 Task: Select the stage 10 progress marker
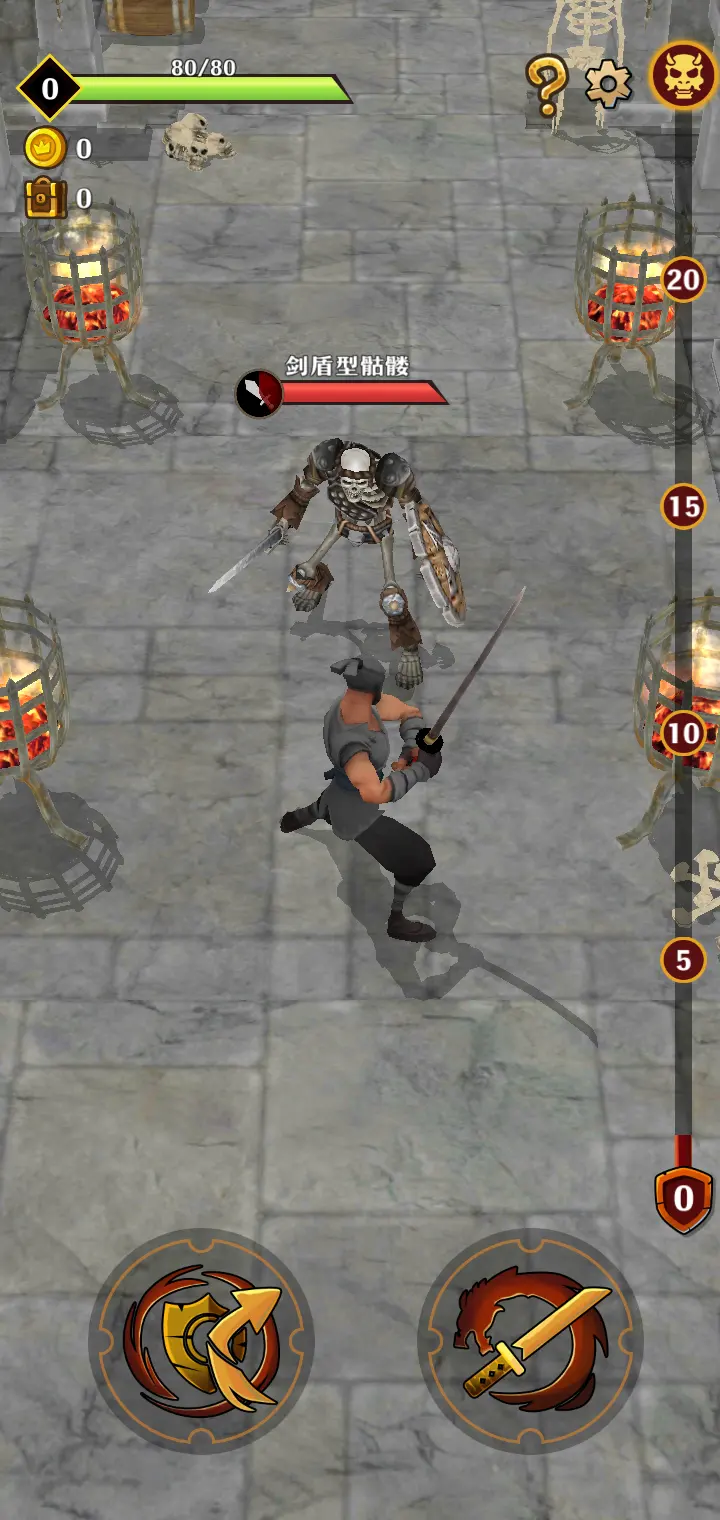click(x=683, y=734)
